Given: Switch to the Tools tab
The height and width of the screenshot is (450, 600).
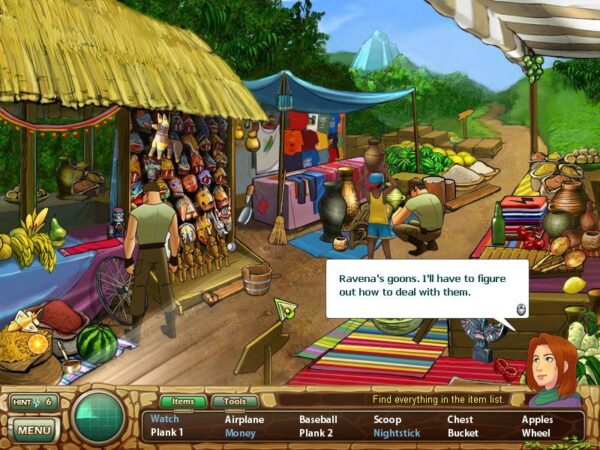Looking at the screenshot, I should [234, 401].
